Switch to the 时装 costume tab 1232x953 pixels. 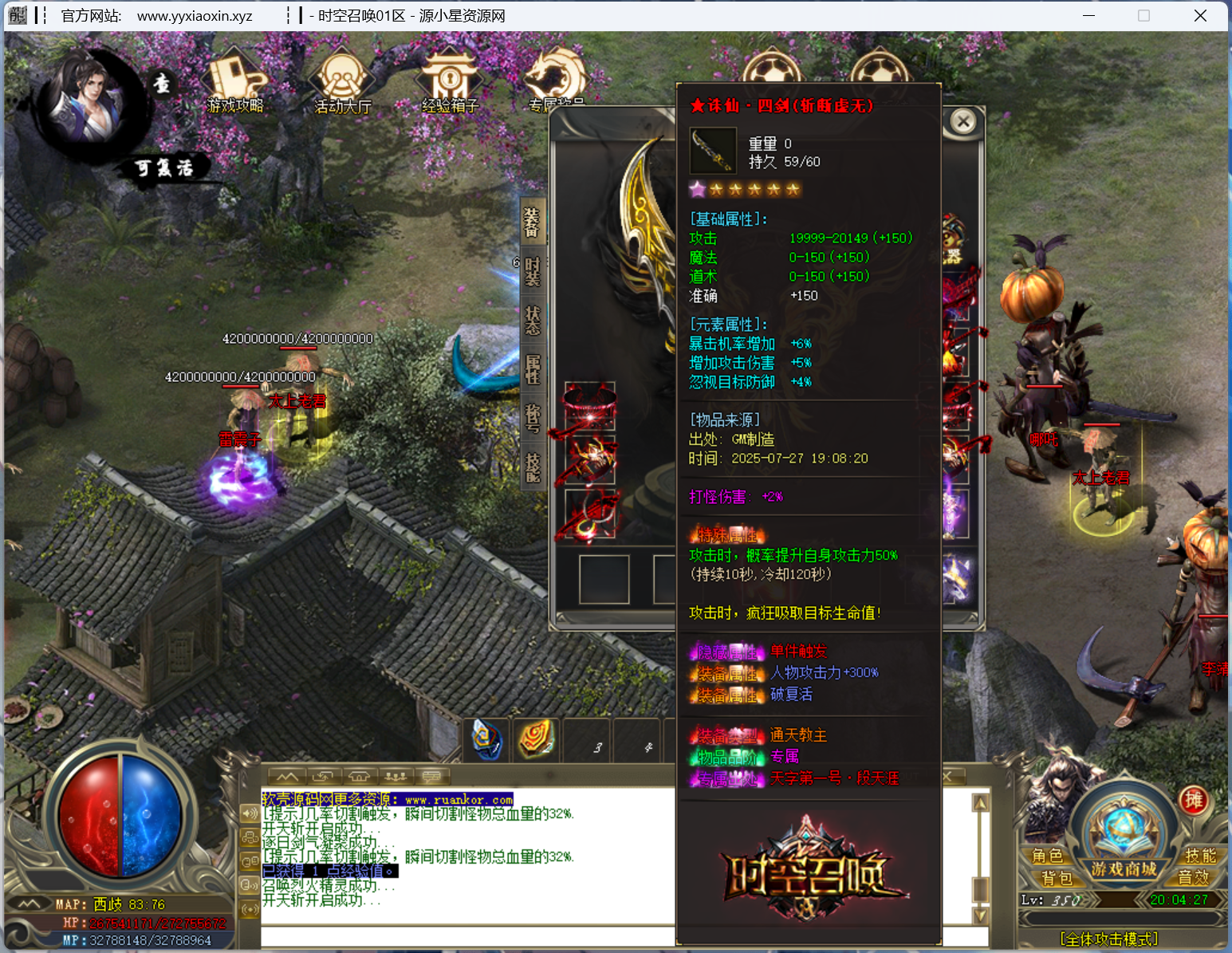tap(533, 271)
